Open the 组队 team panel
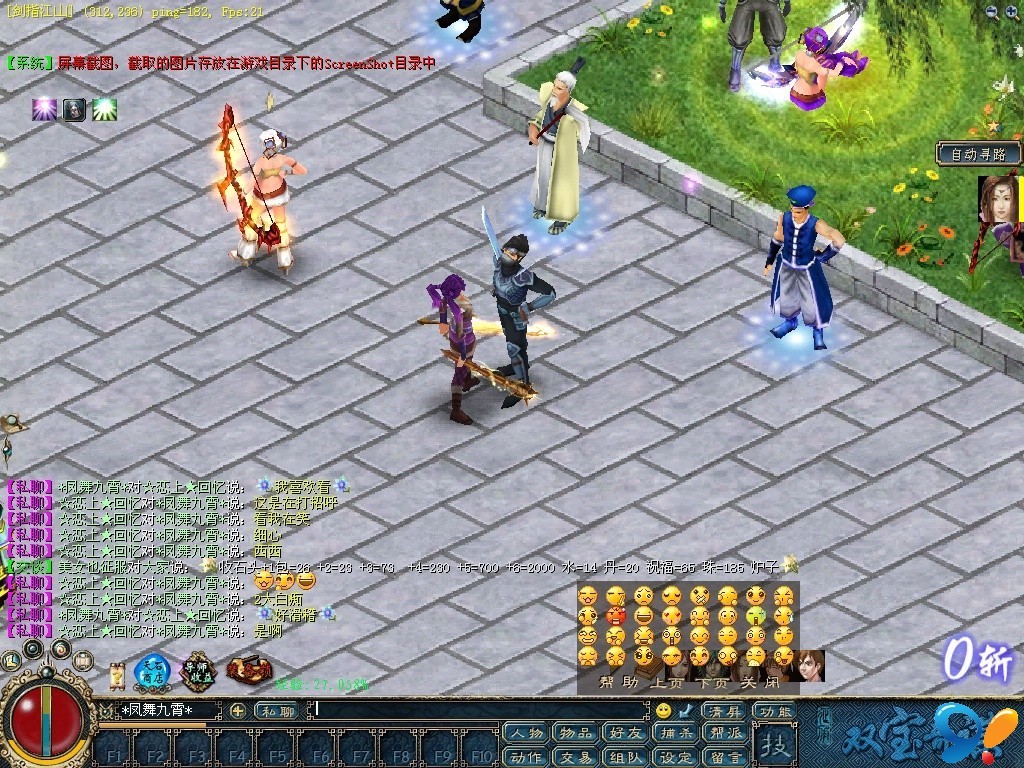The height and width of the screenshot is (768, 1024). click(626, 757)
